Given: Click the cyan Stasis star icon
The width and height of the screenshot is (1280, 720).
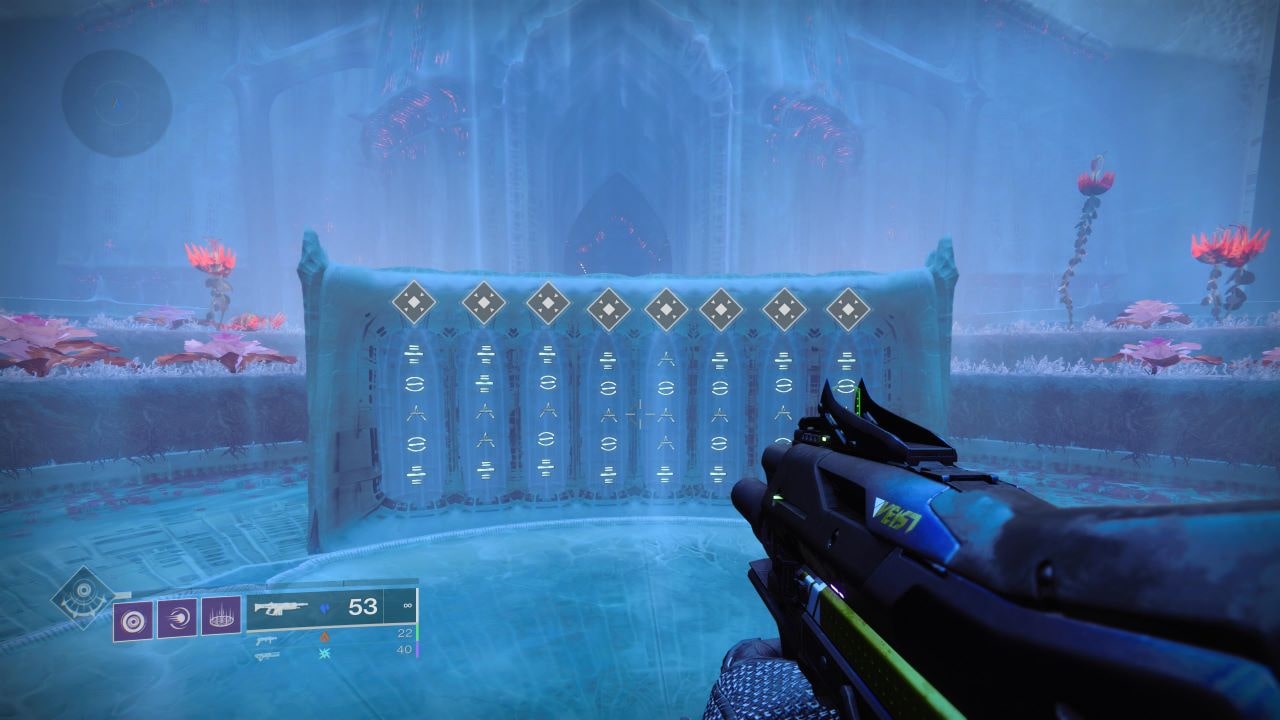Looking at the screenshot, I should pyautogui.click(x=324, y=653).
